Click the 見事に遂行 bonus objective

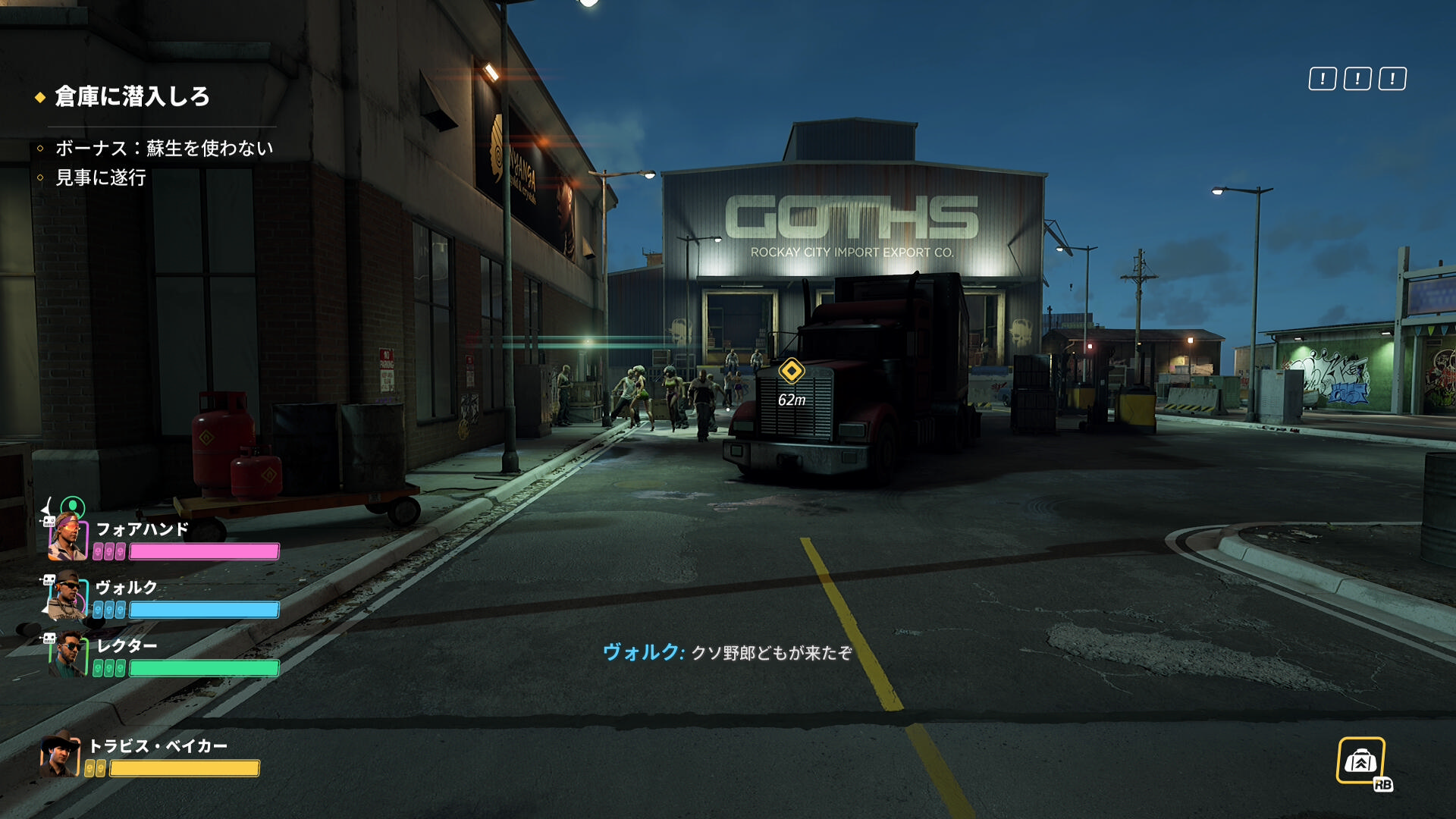100,177
